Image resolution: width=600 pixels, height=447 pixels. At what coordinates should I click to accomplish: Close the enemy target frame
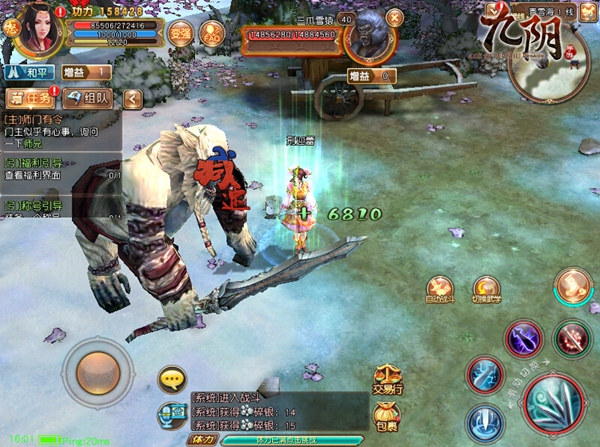coord(393,17)
